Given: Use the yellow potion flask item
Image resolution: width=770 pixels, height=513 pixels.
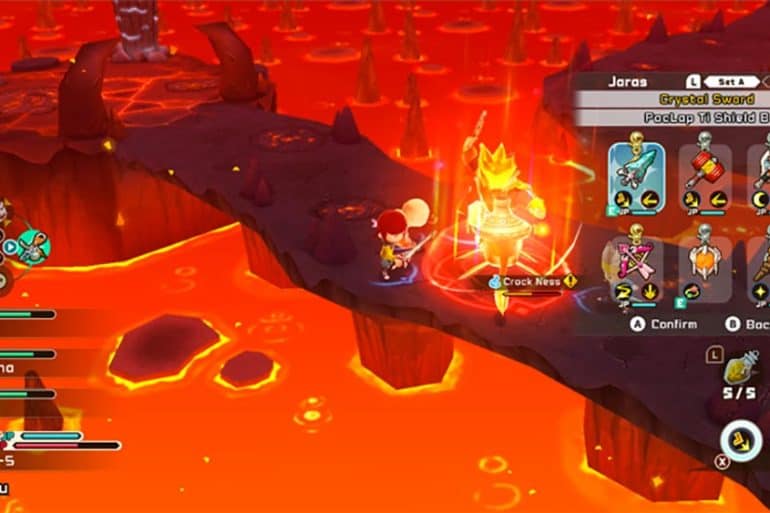Looking at the screenshot, I should pos(742,370).
